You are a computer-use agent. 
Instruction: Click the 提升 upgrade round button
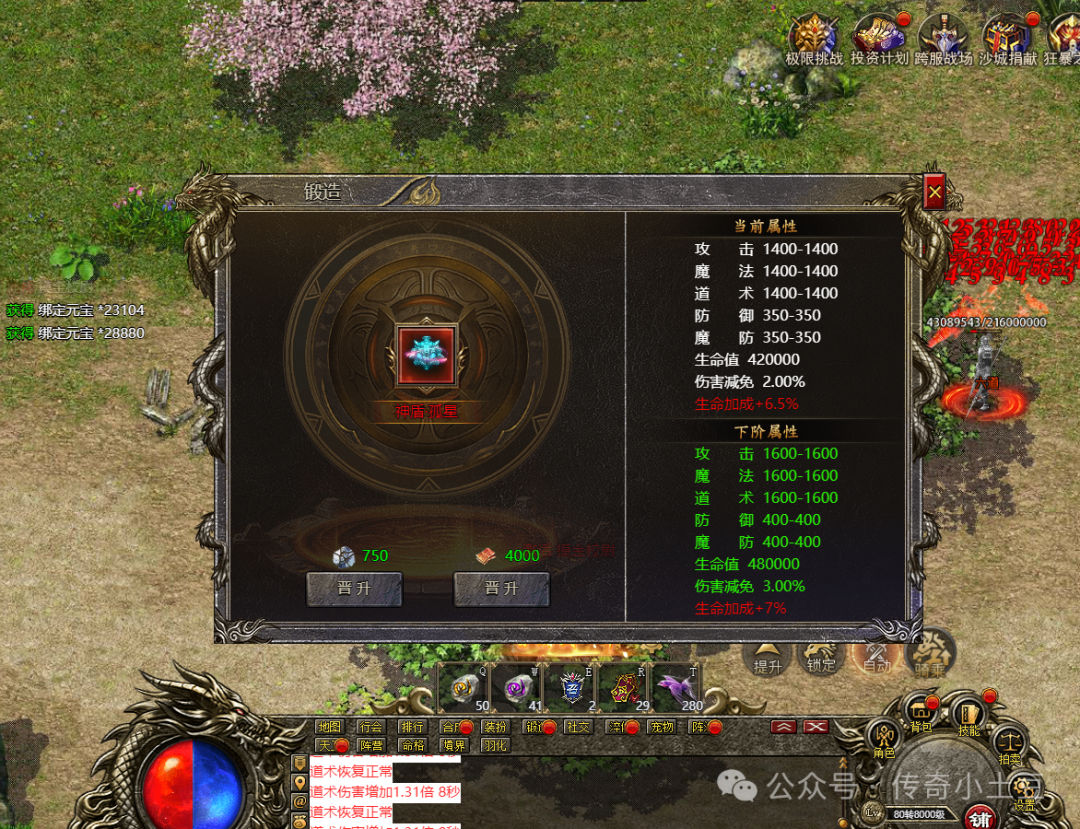(x=768, y=656)
